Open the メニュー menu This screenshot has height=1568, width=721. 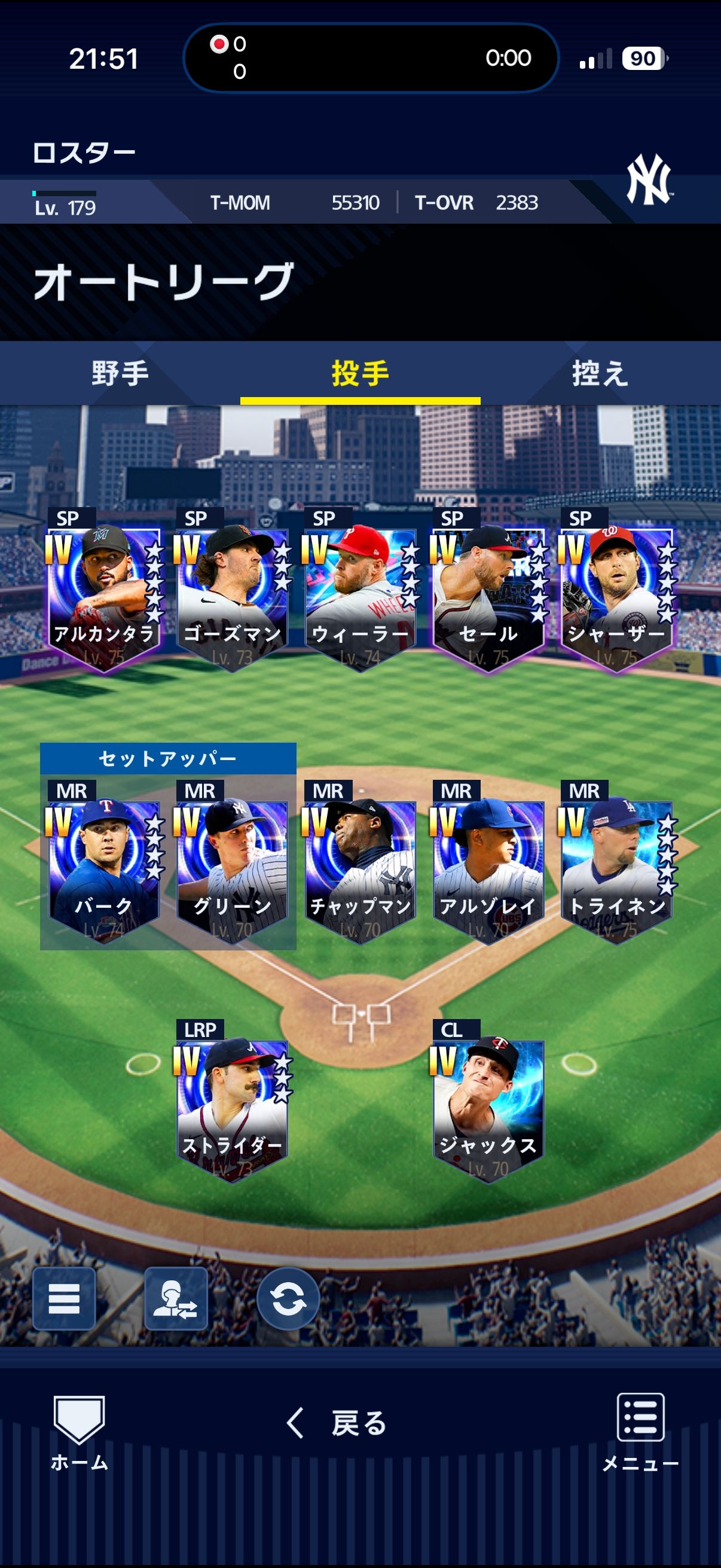click(x=640, y=1432)
